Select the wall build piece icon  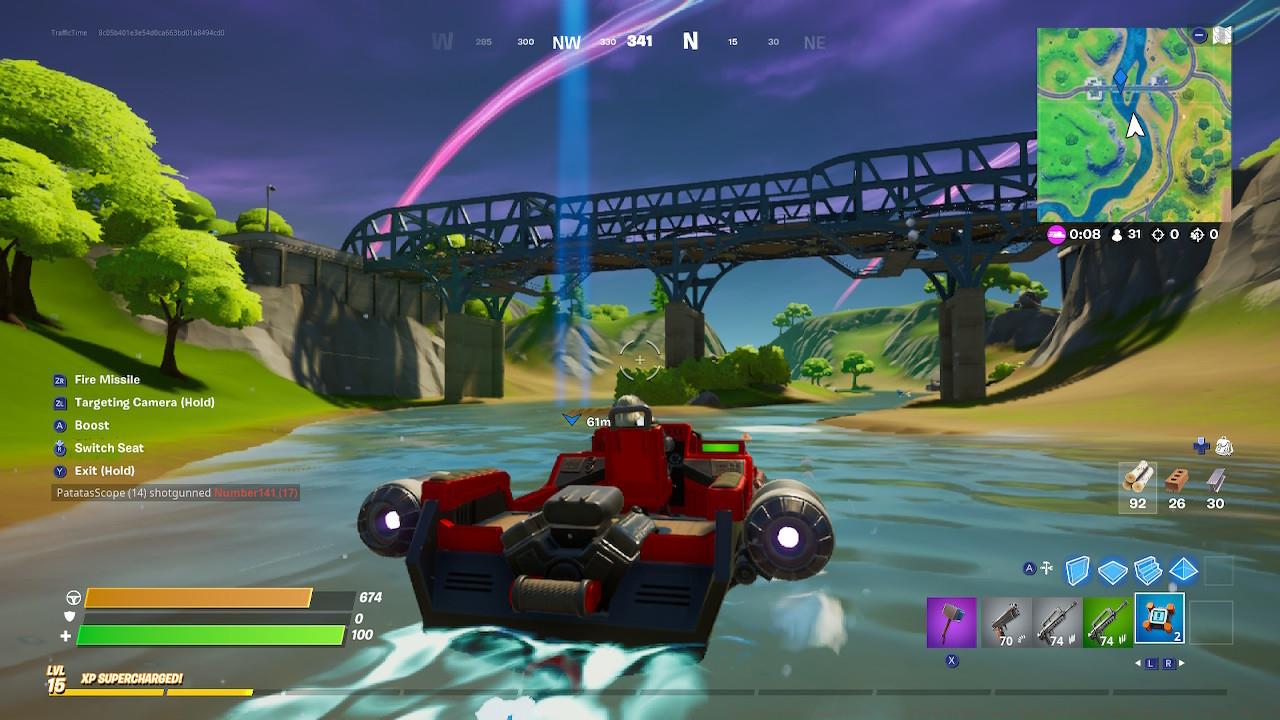point(1079,569)
